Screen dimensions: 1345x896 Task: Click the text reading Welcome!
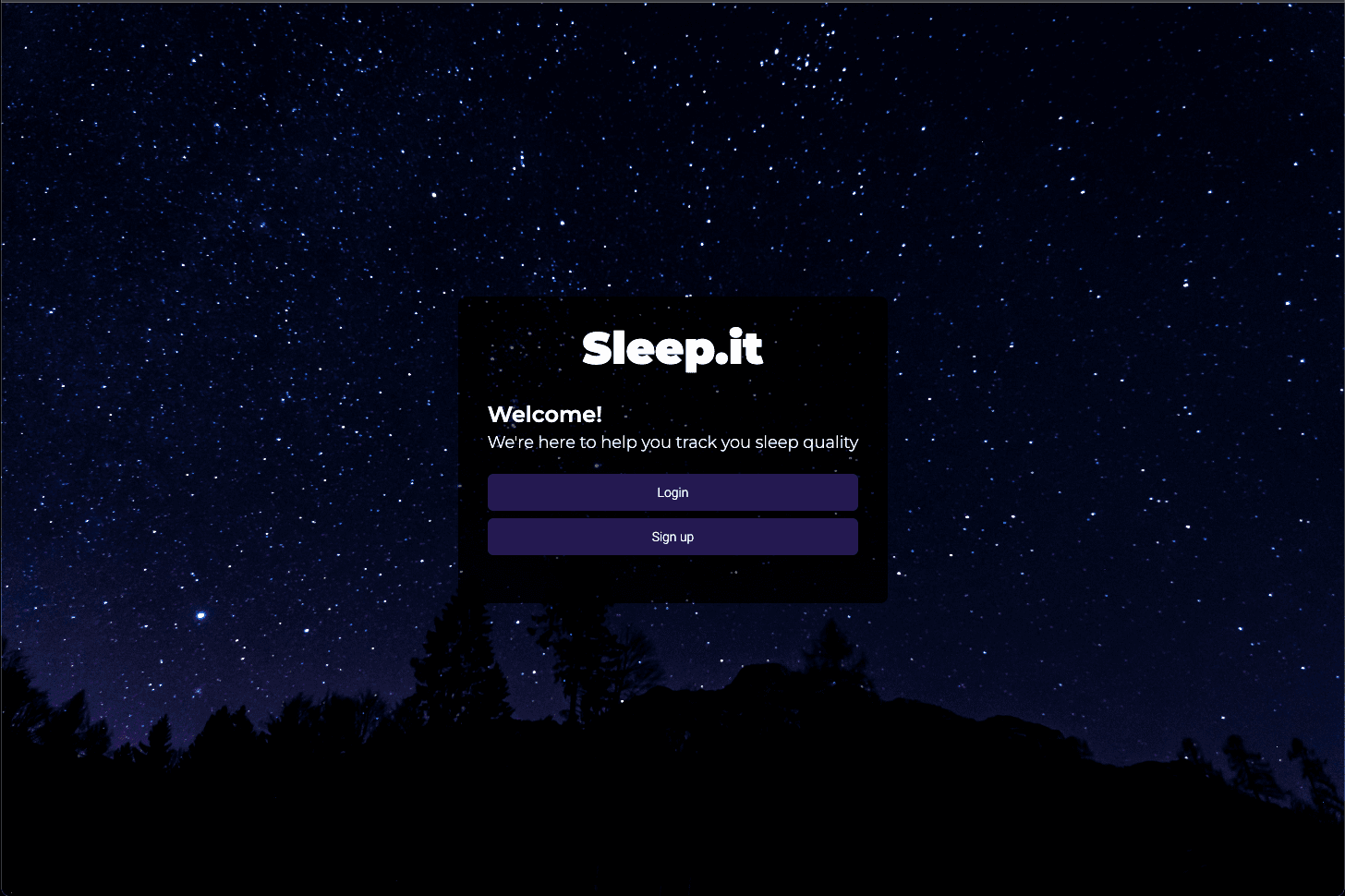544,415
